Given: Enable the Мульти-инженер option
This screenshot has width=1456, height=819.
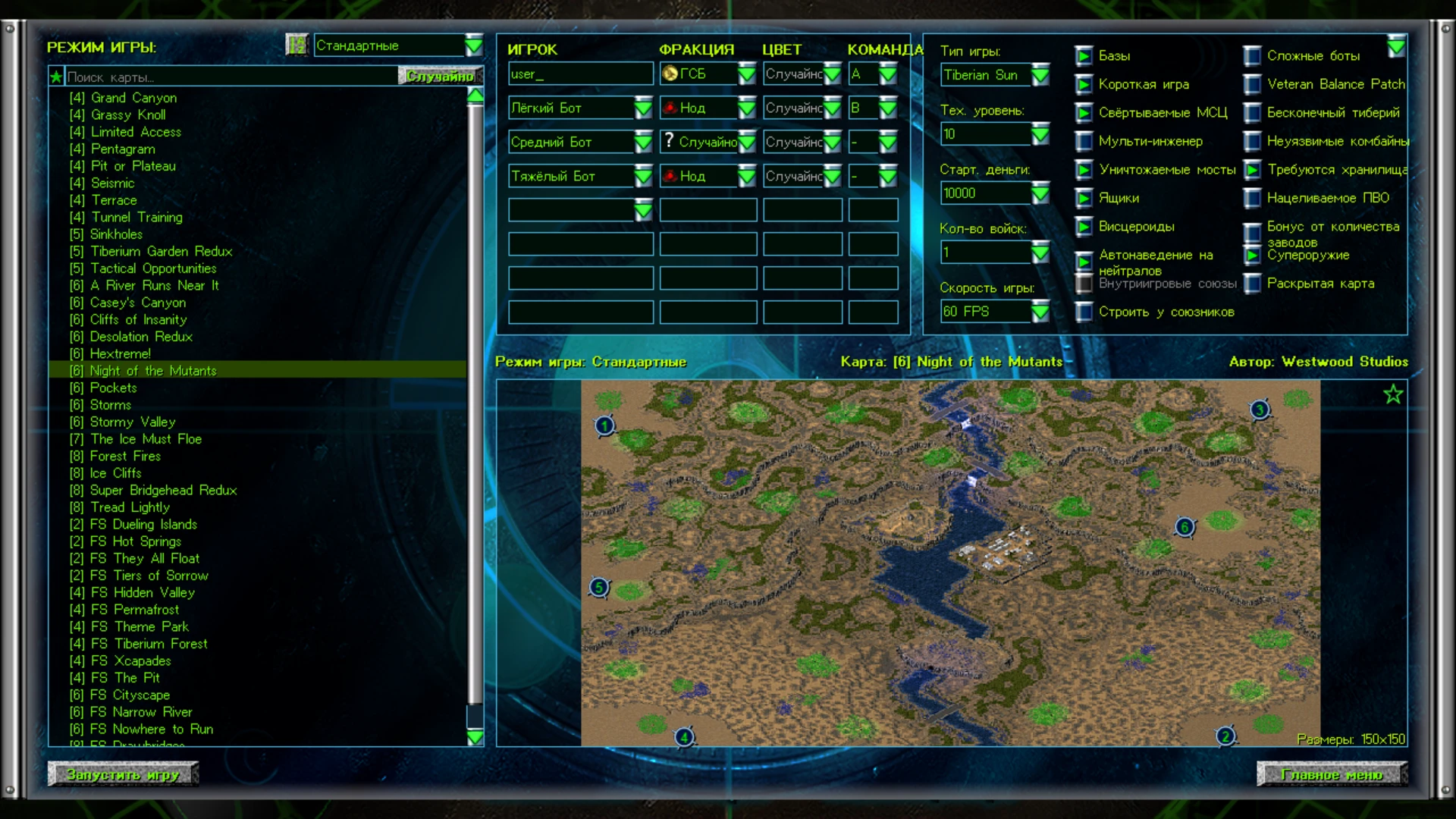Looking at the screenshot, I should [x=1084, y=141].
